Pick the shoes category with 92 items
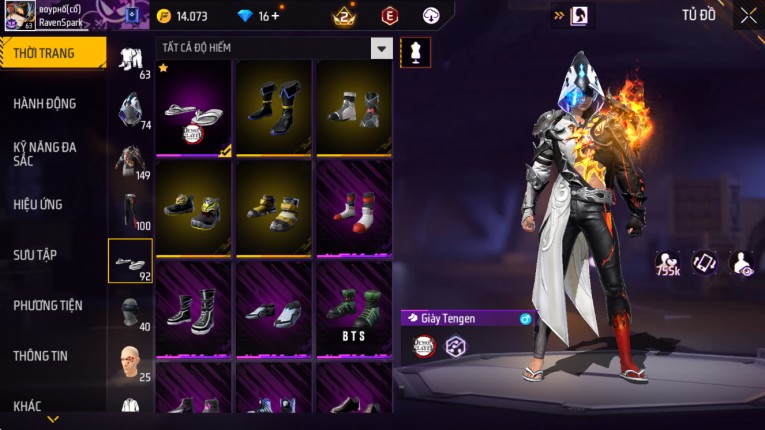The width and height of the screenshot is (765, 430). click(130, 261)
